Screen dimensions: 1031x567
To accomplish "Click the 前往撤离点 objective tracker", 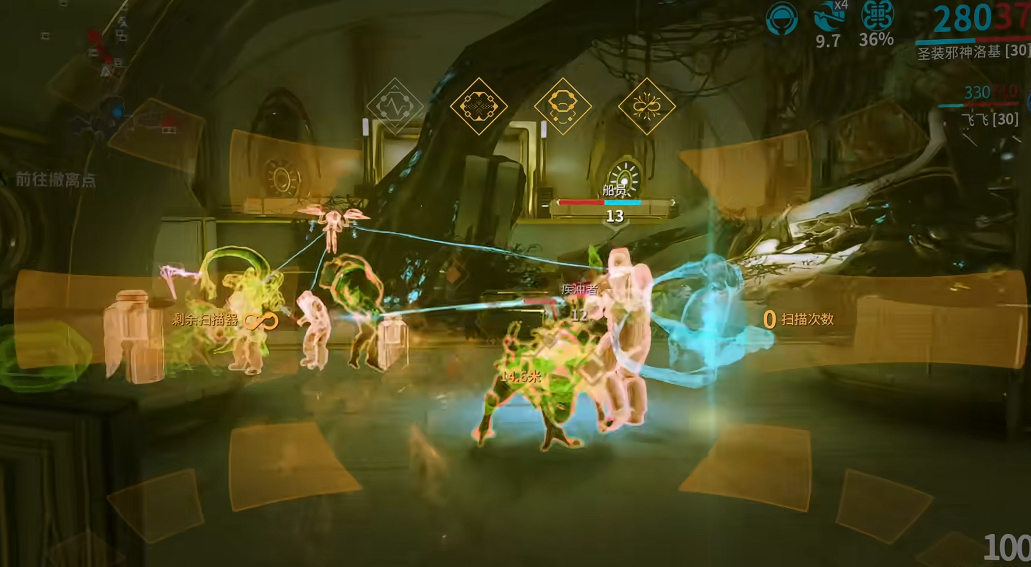I will 55,180.
